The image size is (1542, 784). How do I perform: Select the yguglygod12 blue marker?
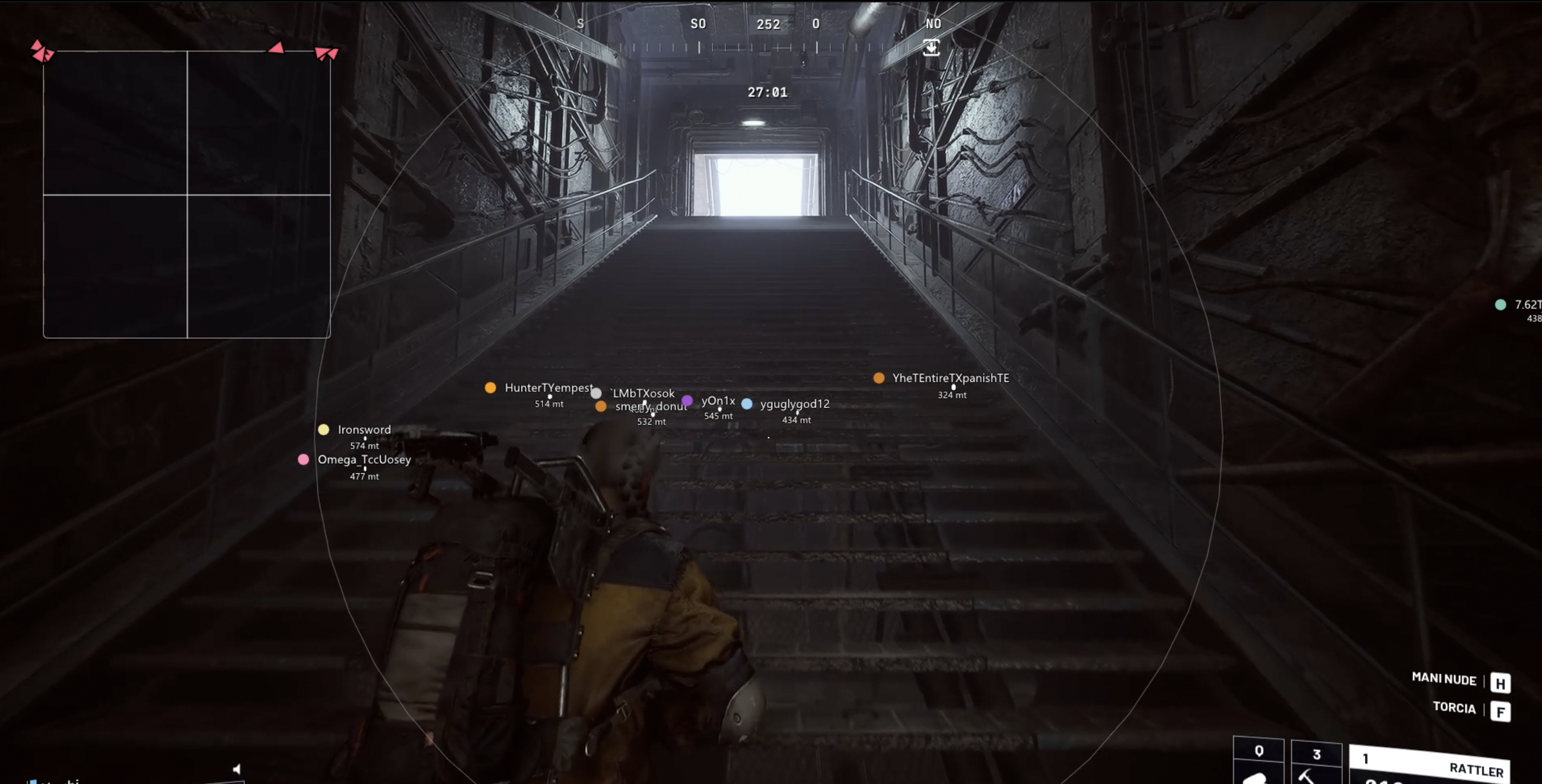pos(747,404)
